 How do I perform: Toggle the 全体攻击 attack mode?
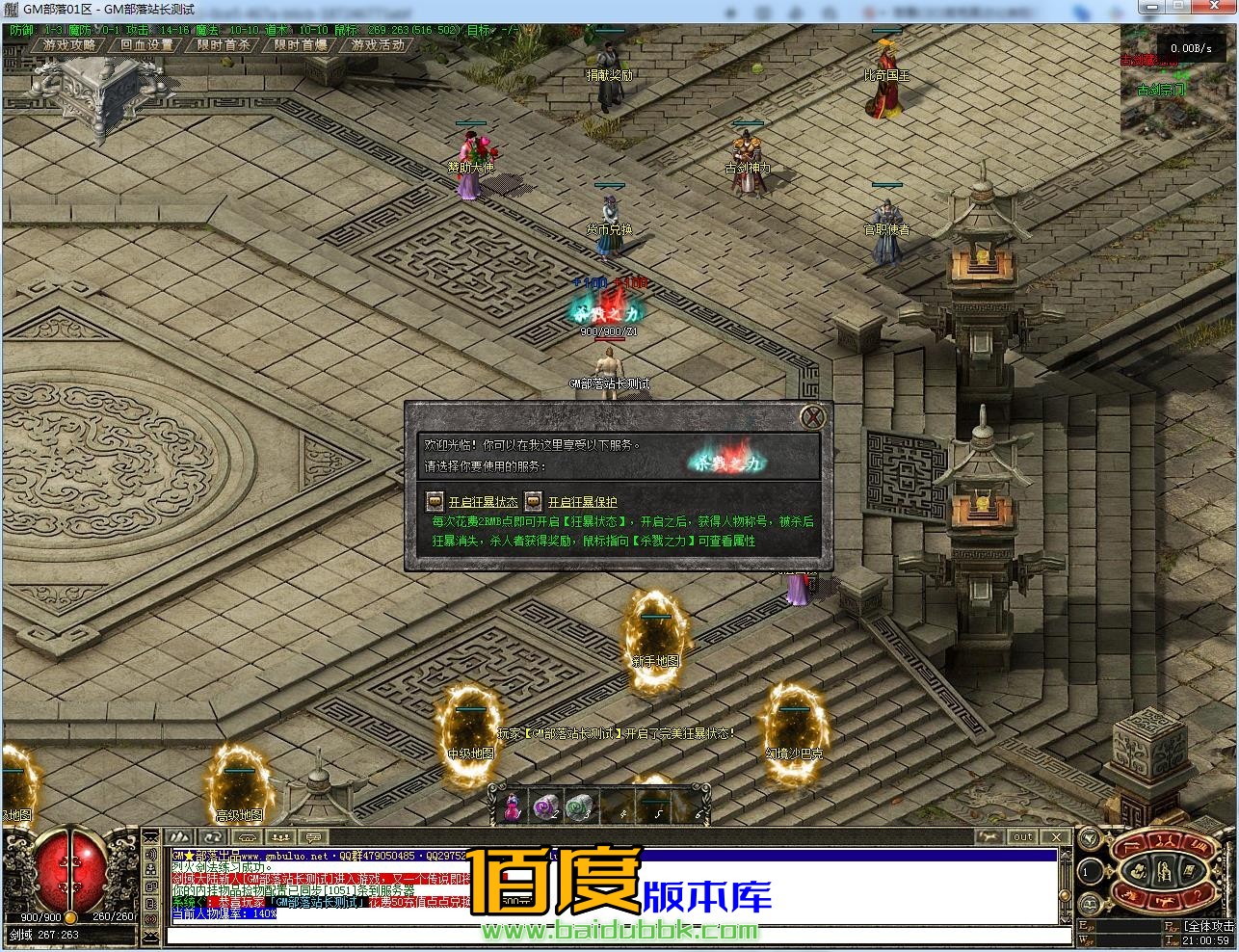pos(1208,926)
